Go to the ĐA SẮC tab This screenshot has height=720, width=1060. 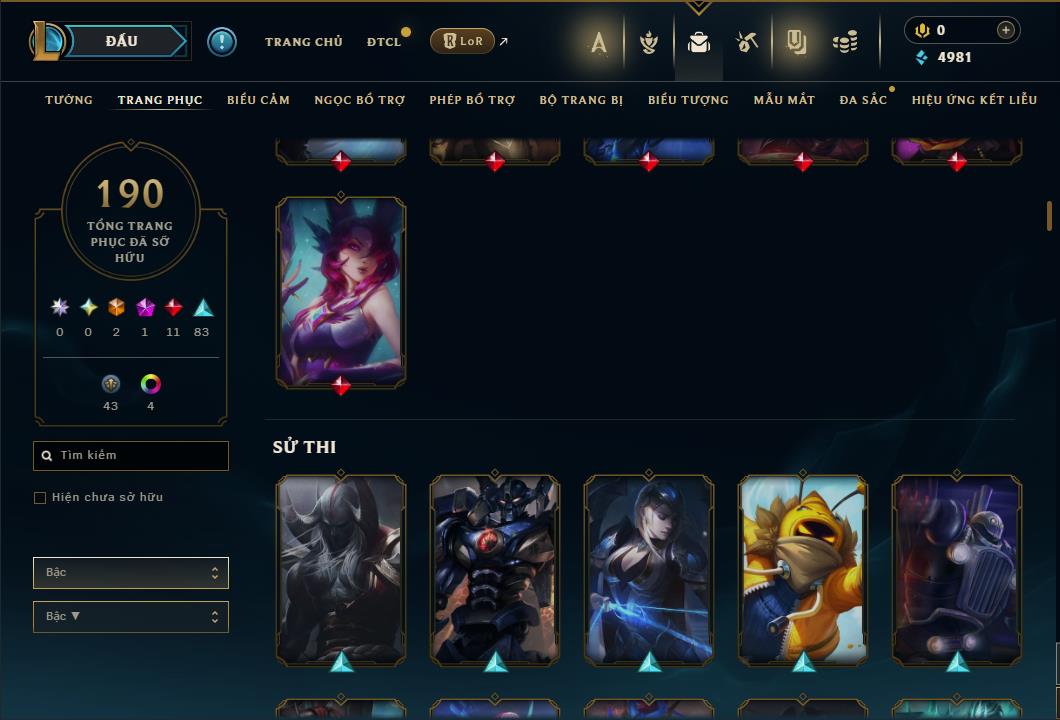[863, 100]
